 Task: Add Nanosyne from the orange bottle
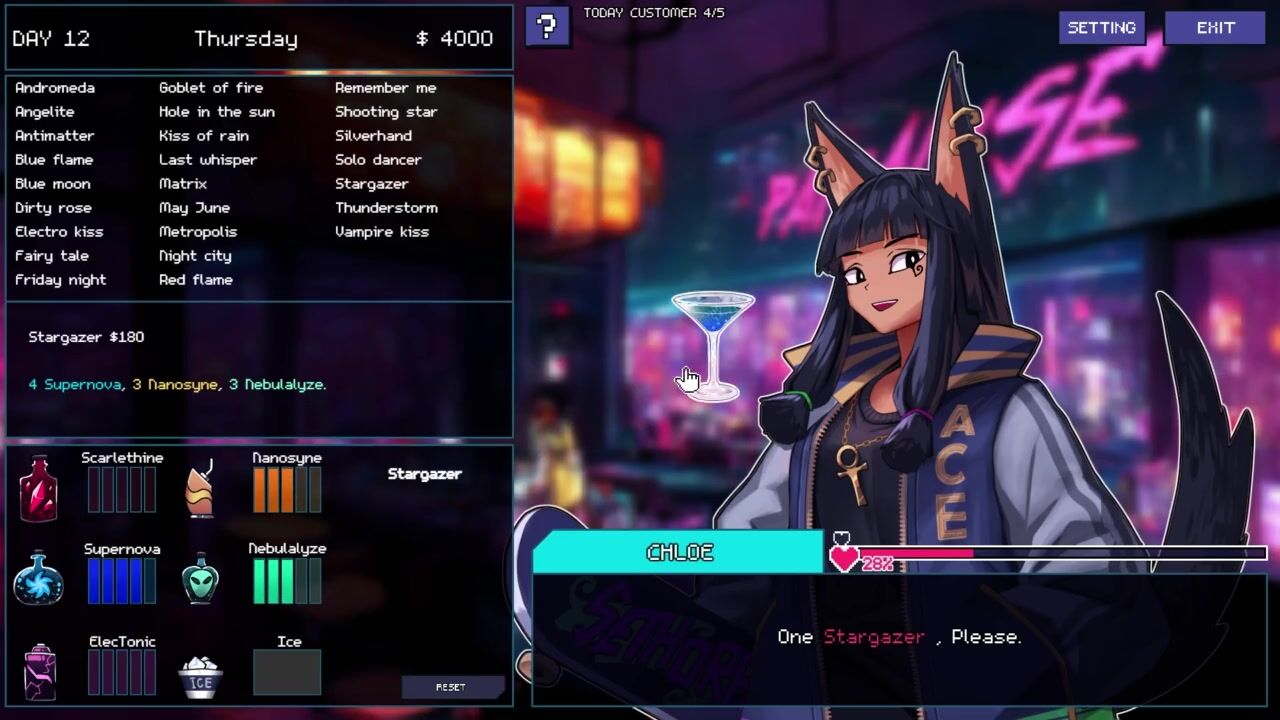[x=201, y=488]
